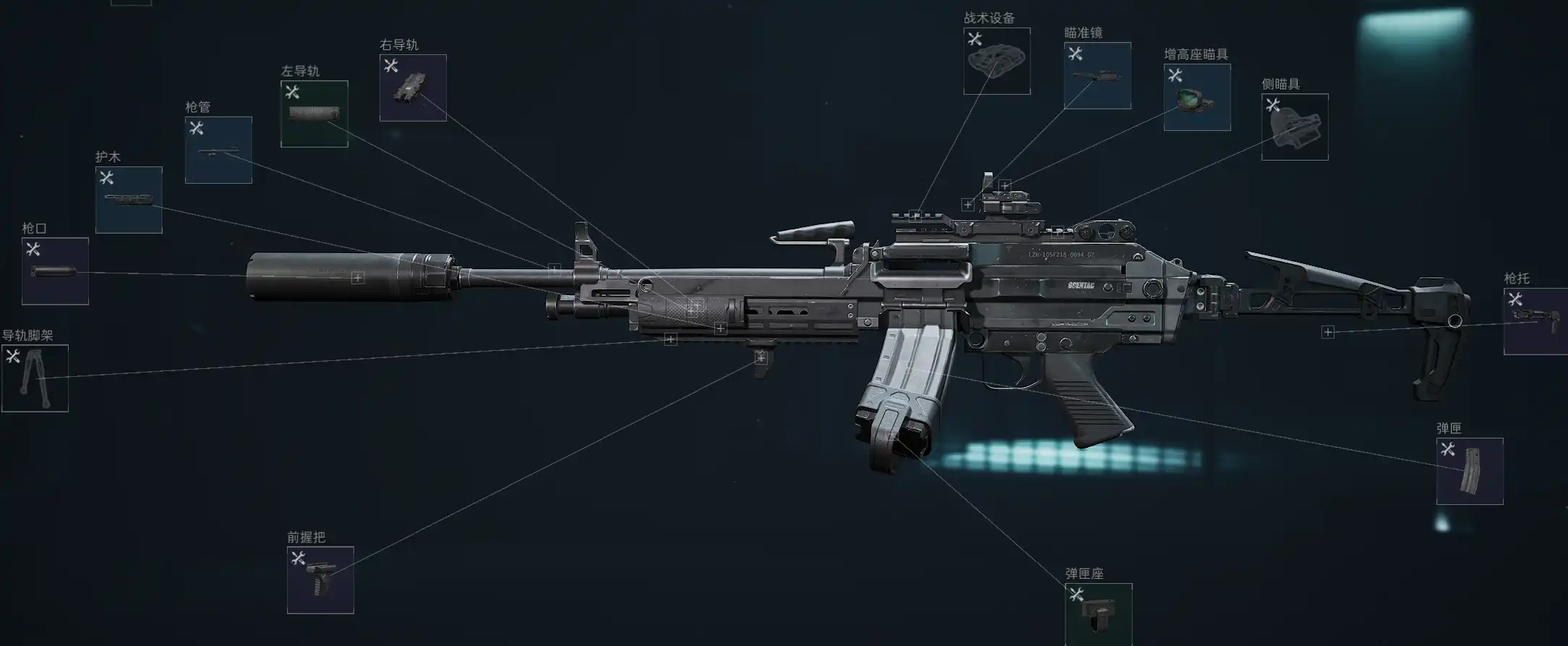Select the 瞄准镜 scope slot
Viewport: 1568px width, 646px height.
[1097, 76]
